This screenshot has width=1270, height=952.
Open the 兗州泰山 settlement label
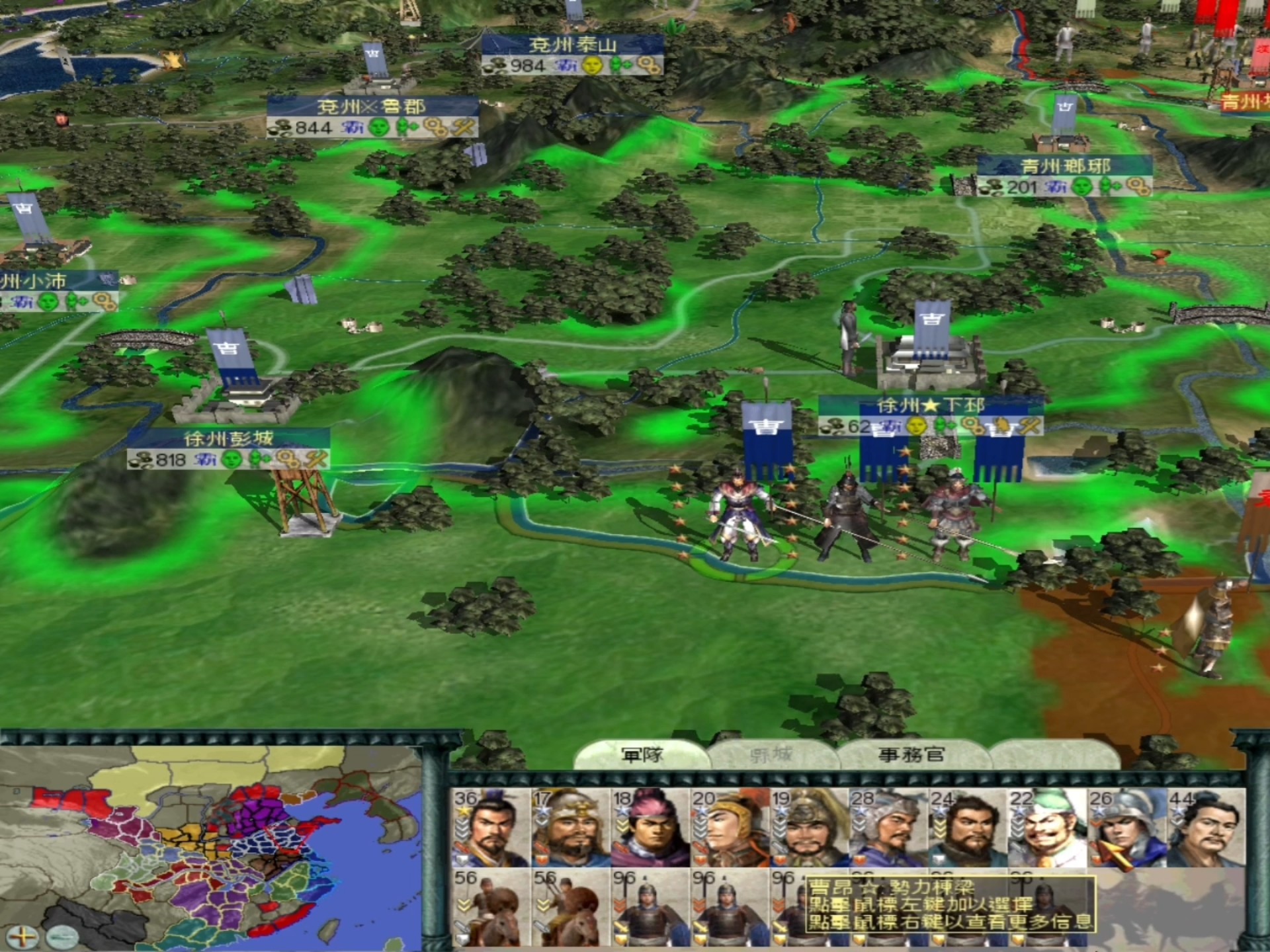tap(572, 46)
